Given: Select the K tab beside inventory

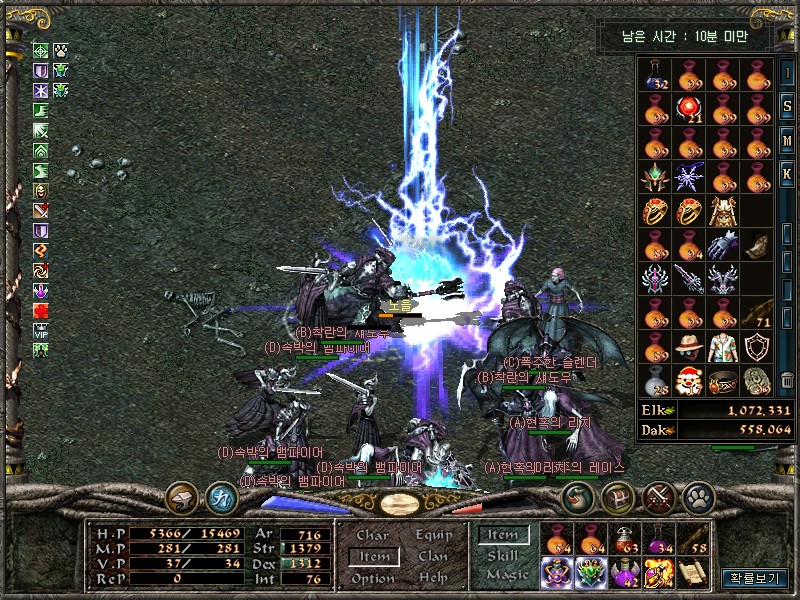Looking at the screenshot, I should point(788,174).
